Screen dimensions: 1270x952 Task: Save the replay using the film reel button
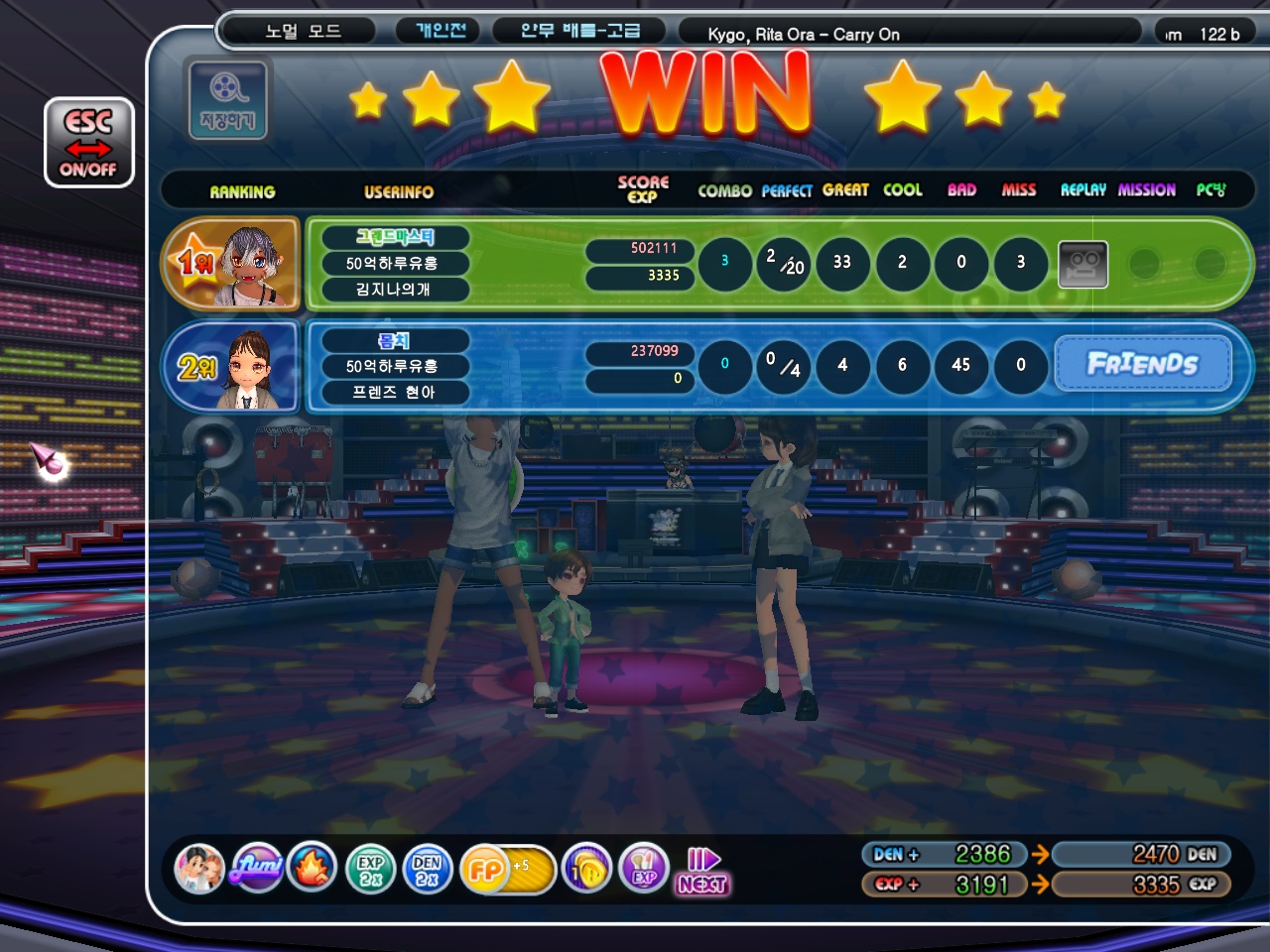[x=227, y=99]
